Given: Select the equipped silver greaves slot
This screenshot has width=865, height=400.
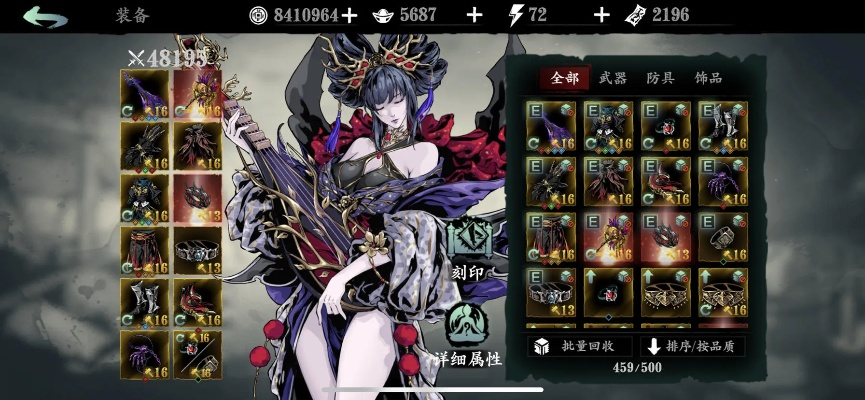Looking at the screenshot, I should click(x=145, y=303).
